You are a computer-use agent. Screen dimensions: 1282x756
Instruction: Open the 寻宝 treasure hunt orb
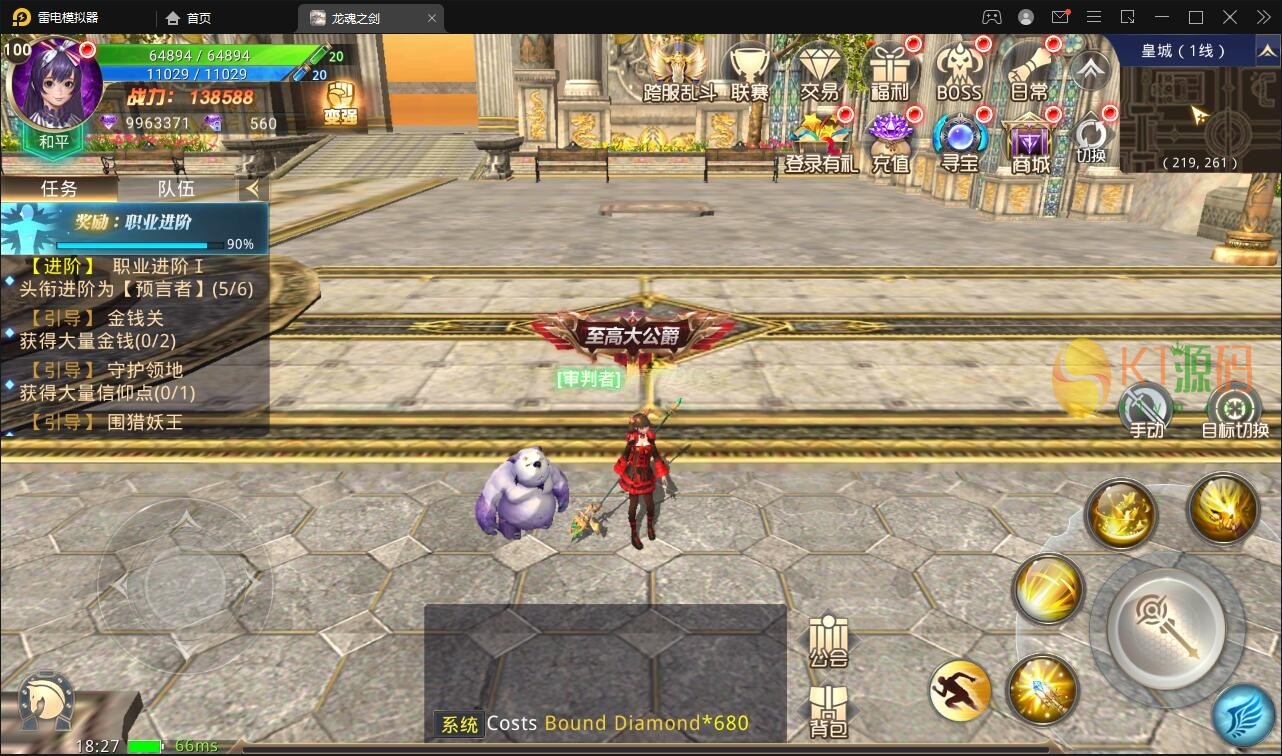pos(960,142)
